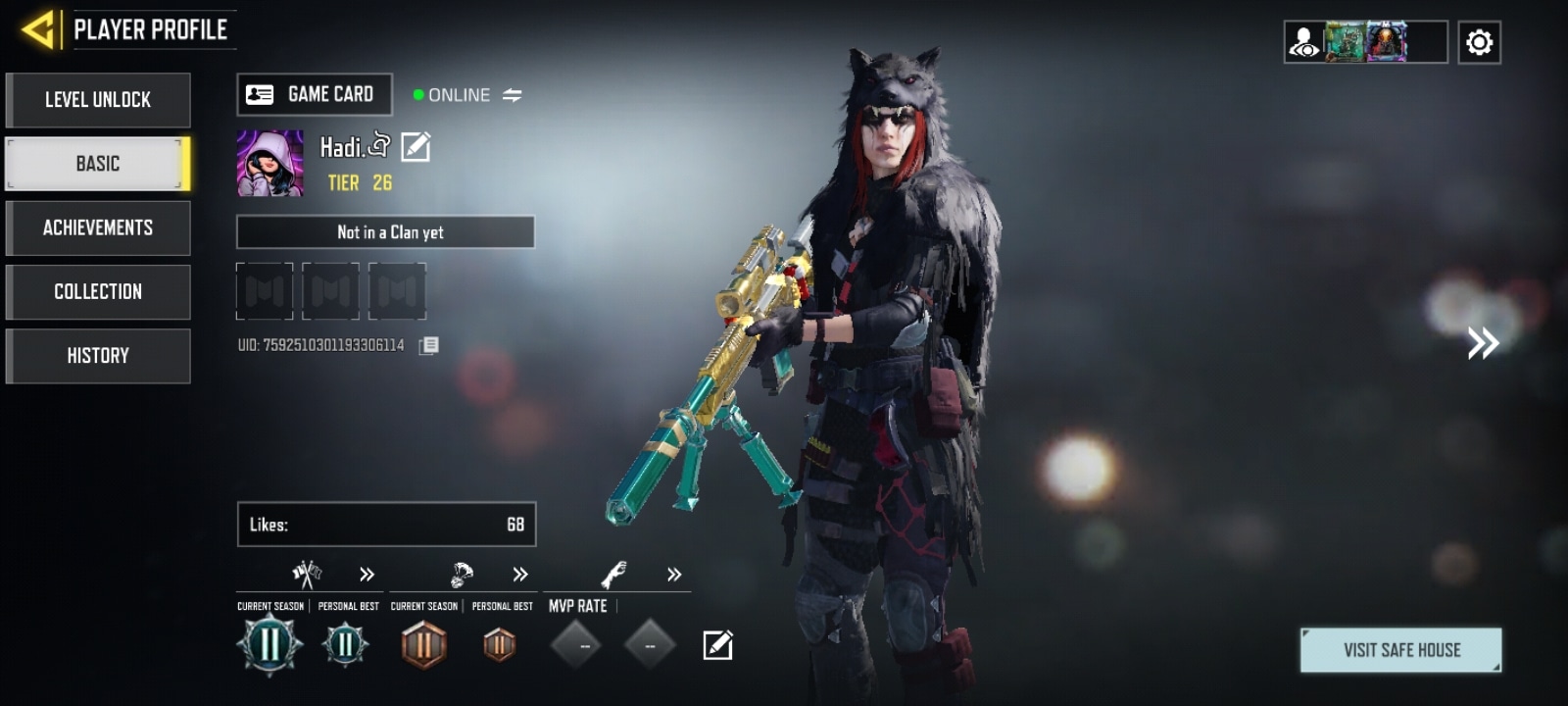Tap the Not in a Clan yet bar
1568x706 pixels.
pos(385,232)
